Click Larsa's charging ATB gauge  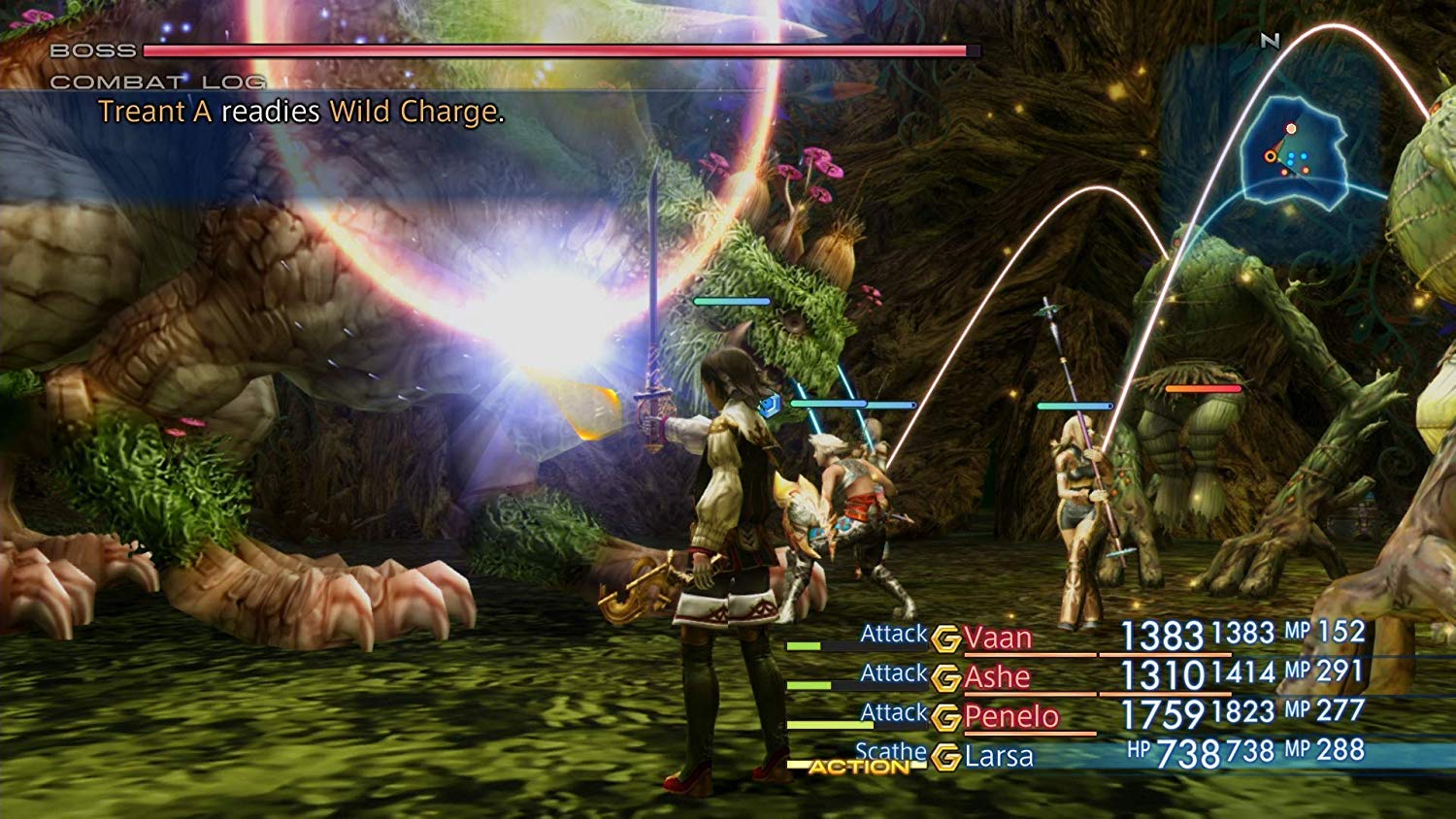(815, 765)
